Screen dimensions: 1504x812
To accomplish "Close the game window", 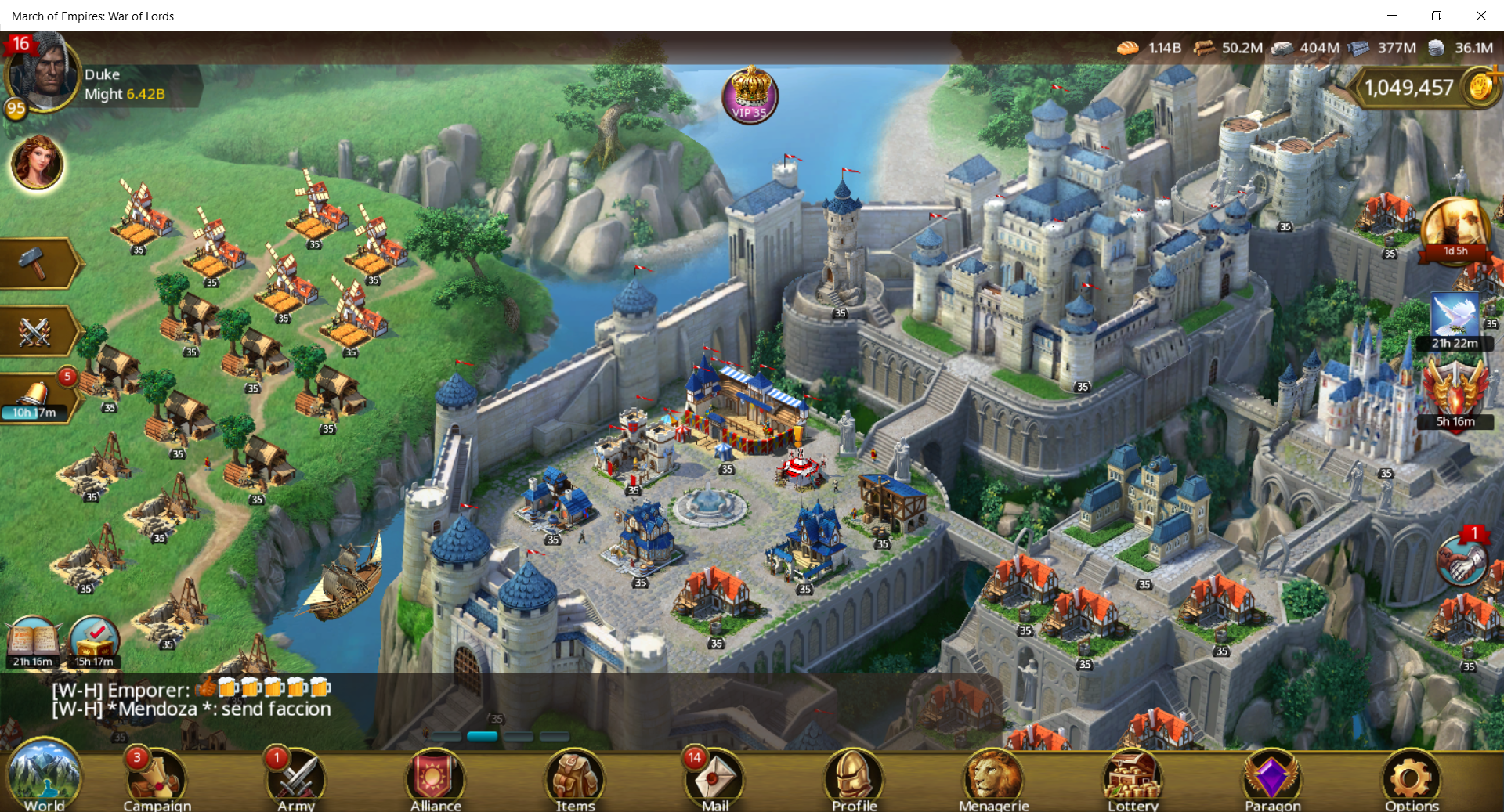I will pos(1480,16).
